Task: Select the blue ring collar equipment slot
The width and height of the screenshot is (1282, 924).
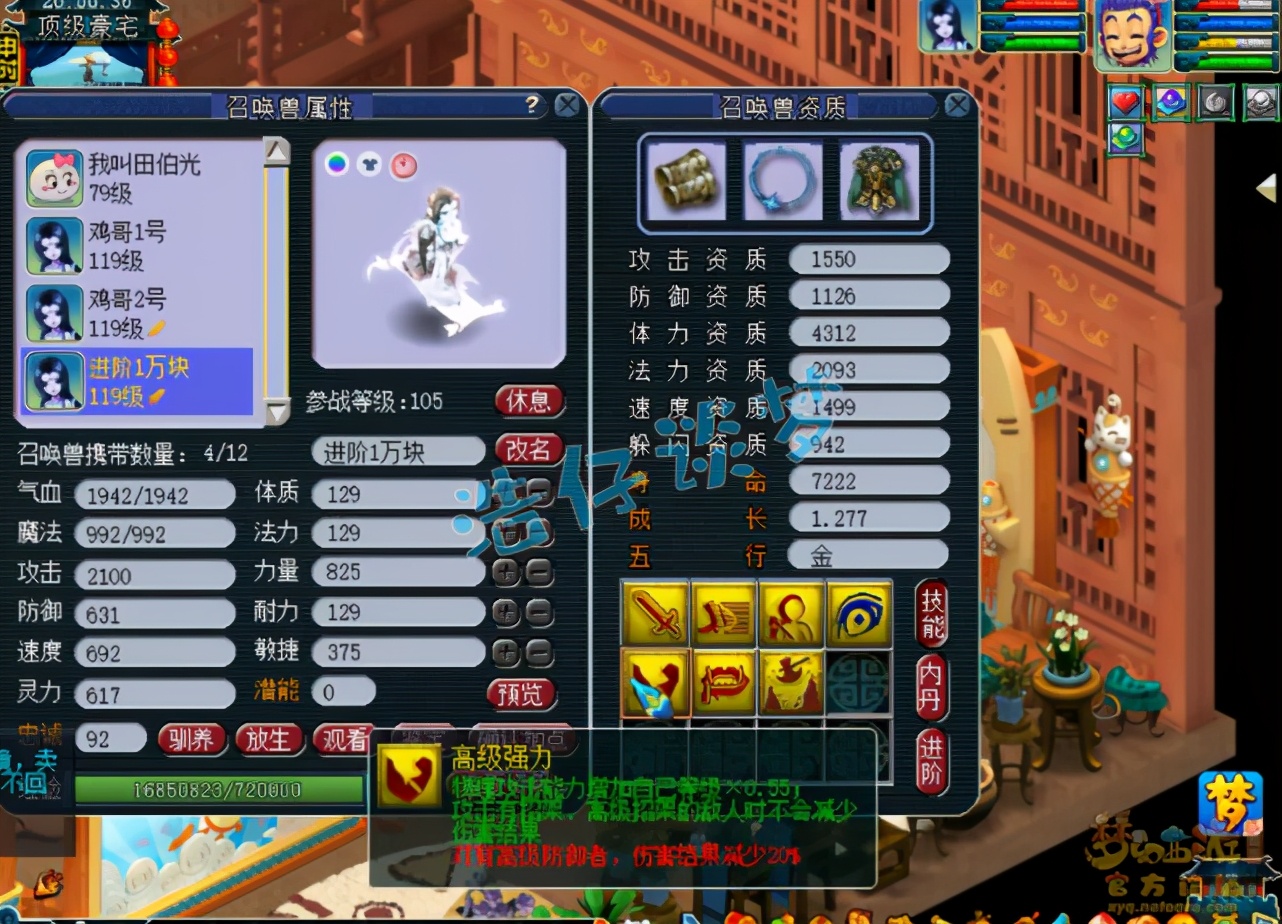Action: [x=783, y=180]
